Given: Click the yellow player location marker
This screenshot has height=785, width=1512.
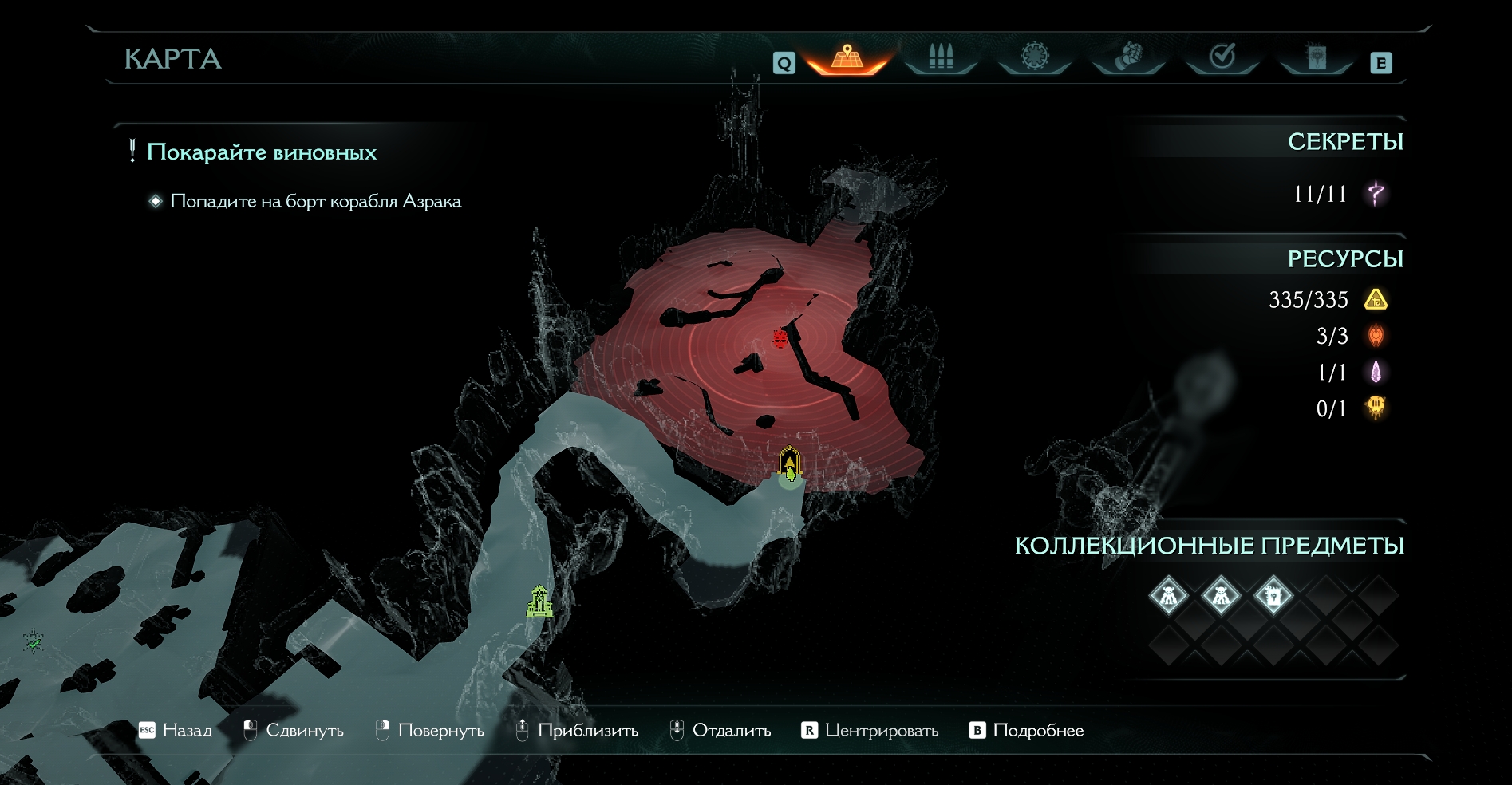Looking at the screenshot, I should (789, 464).
